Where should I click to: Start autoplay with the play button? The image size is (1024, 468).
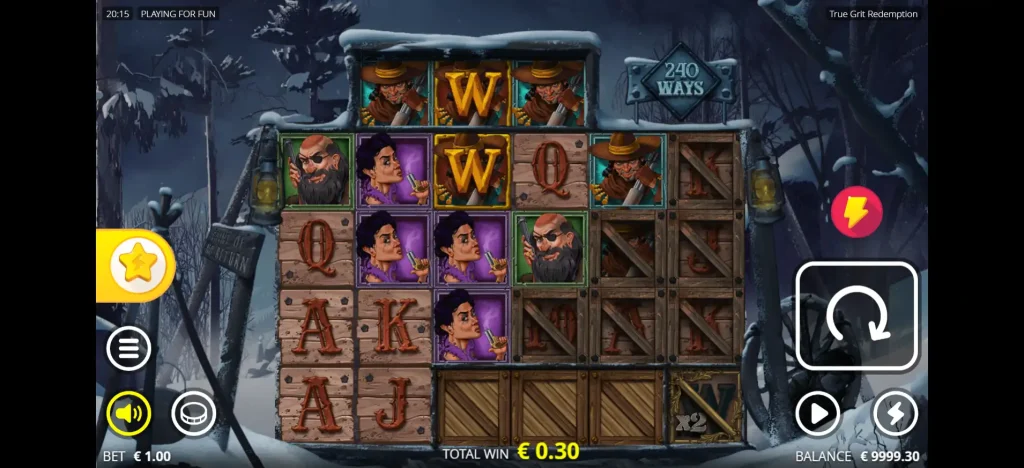pos(818,412)
